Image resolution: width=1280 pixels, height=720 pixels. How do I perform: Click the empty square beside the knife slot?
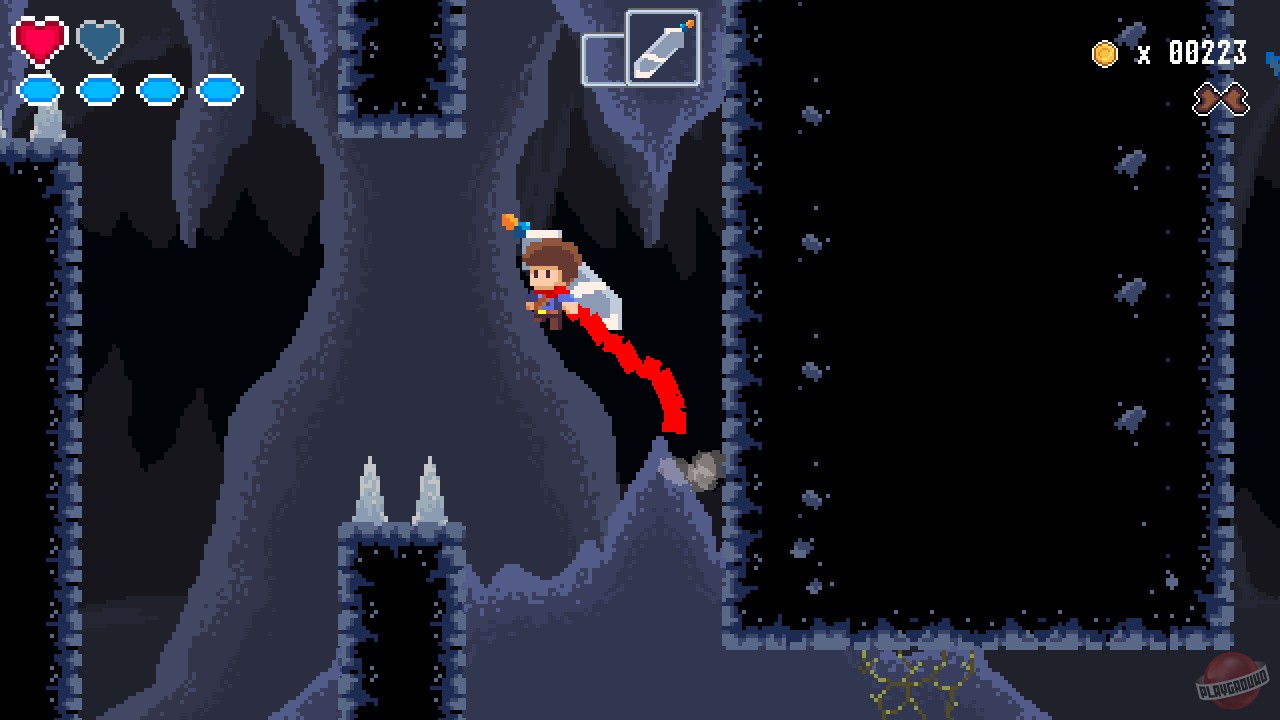pyautogui.click(x=604, y=56)
